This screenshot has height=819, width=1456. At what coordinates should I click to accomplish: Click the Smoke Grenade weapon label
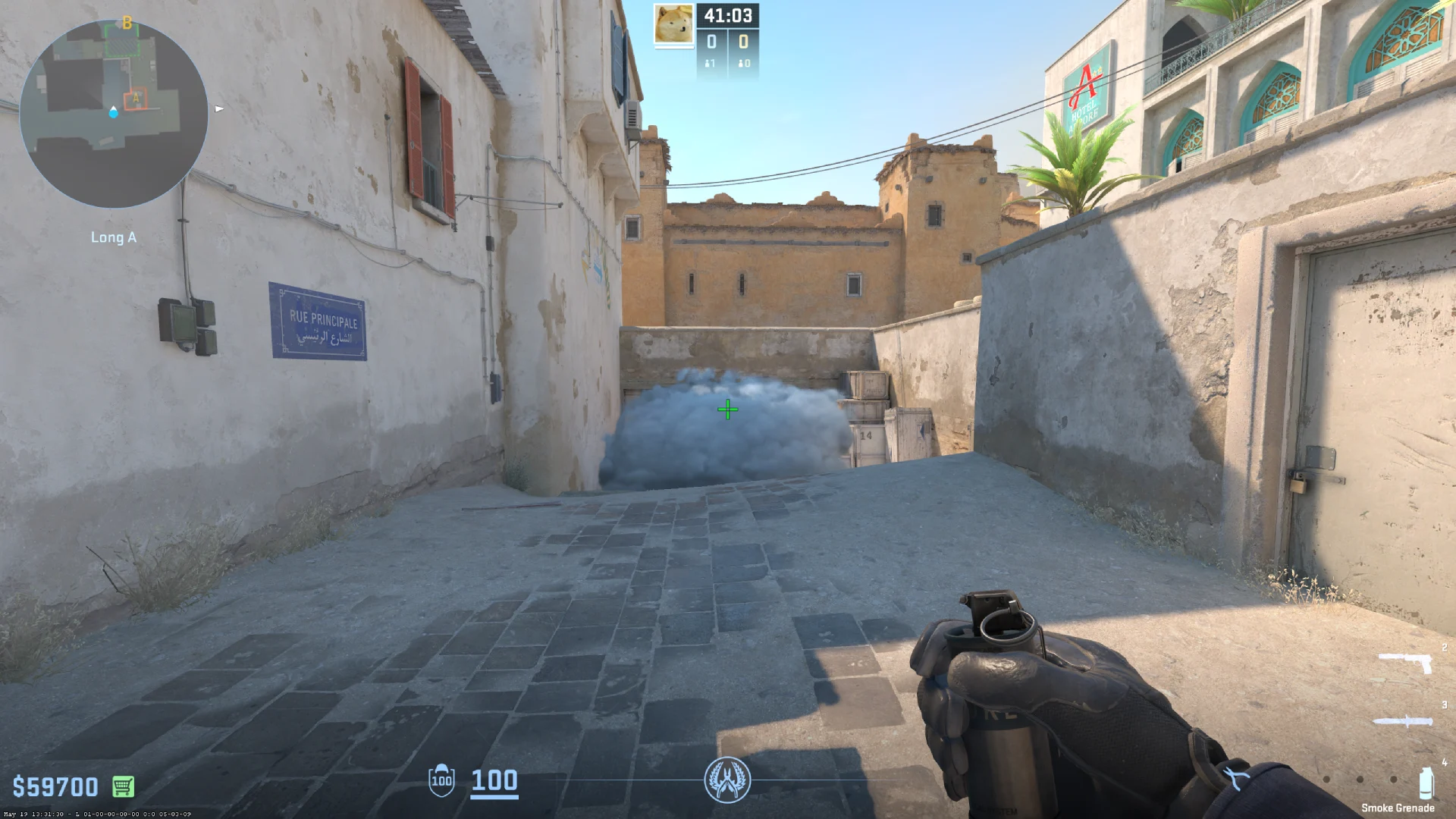pos(1398,806)
